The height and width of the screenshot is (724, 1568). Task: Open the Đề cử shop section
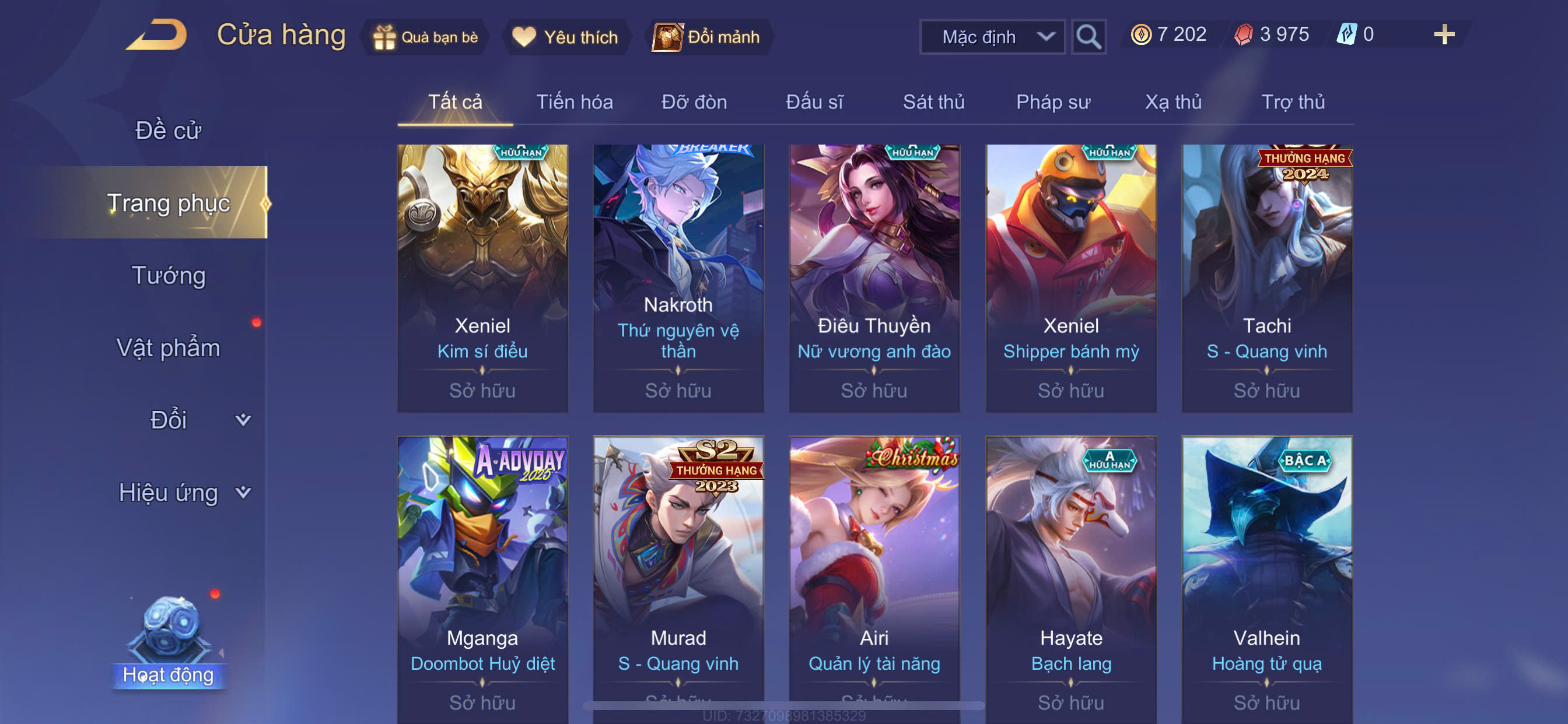pos(168,130)
